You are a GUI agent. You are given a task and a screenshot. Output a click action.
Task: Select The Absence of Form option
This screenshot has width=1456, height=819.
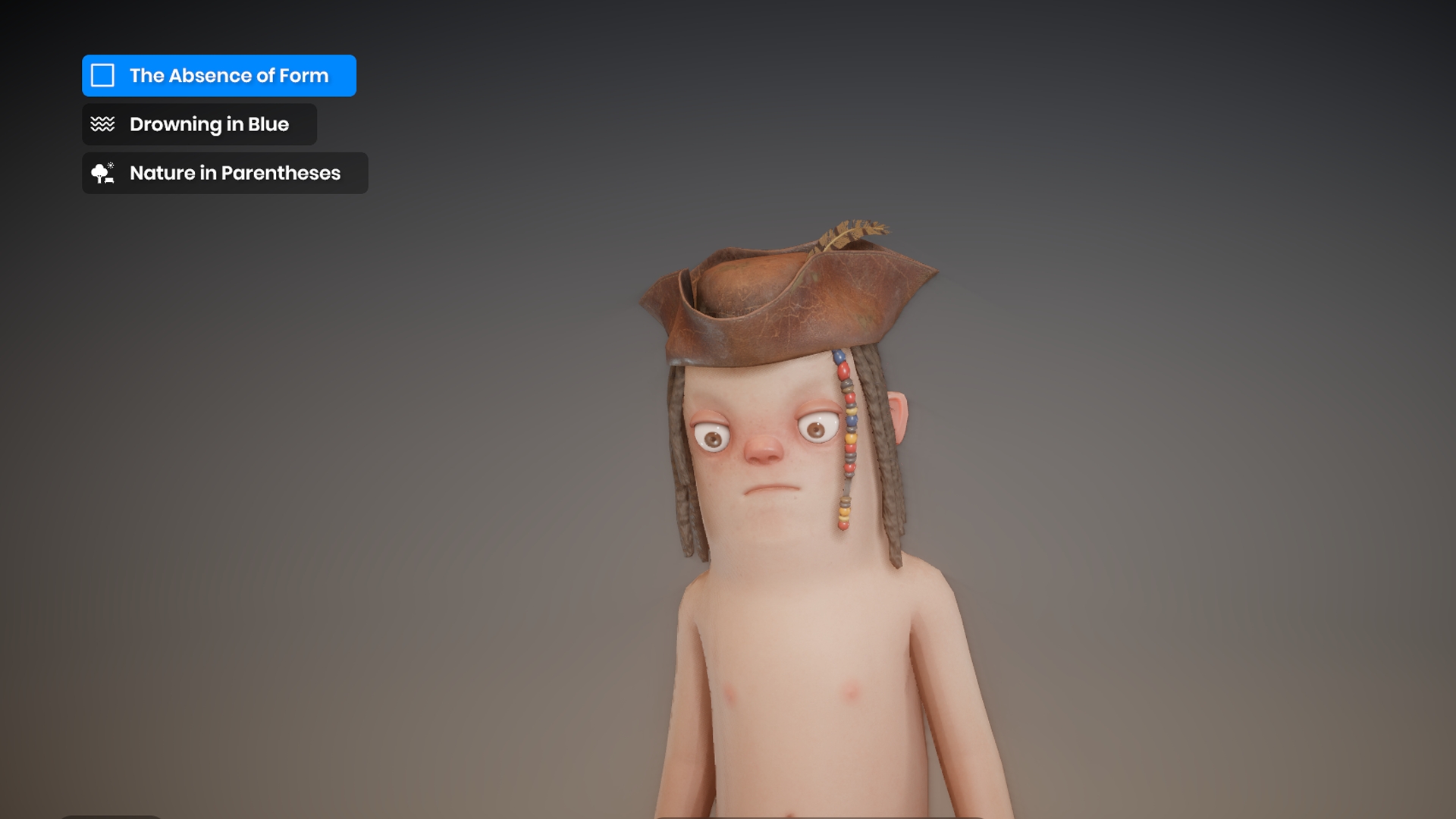pyautogui.click(x=218, y=76)
